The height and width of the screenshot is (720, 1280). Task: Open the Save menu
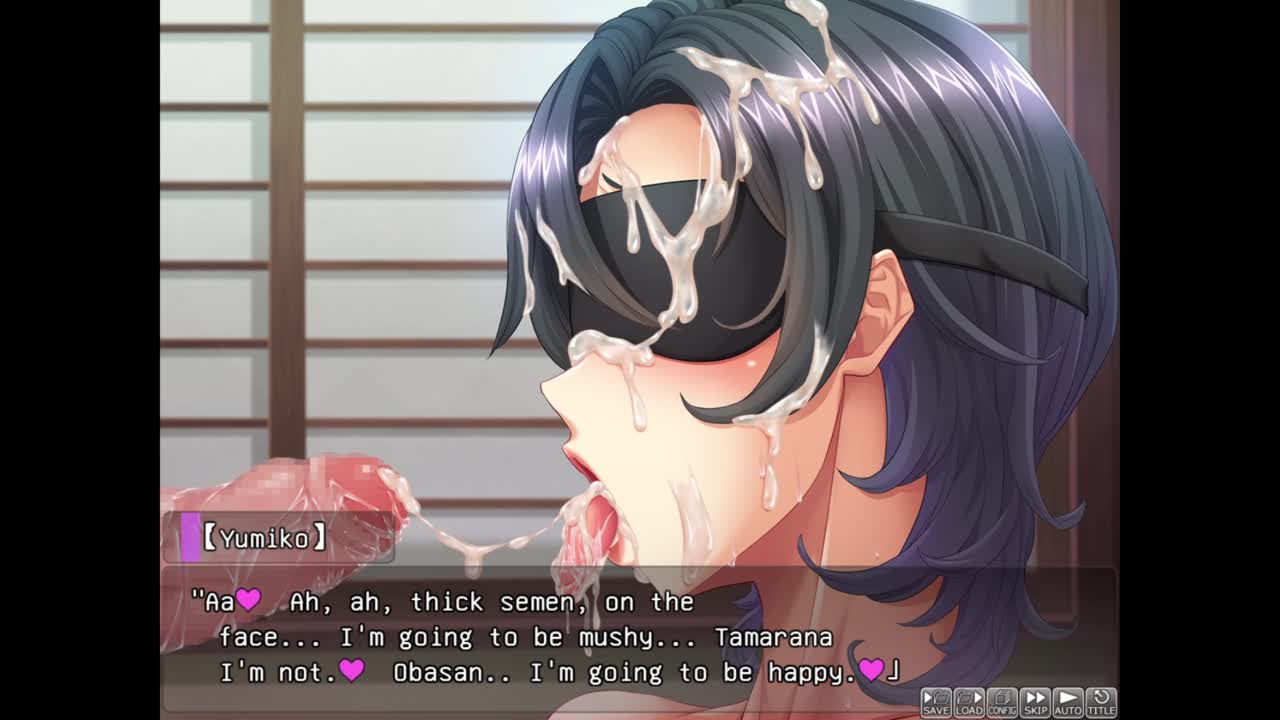pyautogui.click(x=936, y=702)
